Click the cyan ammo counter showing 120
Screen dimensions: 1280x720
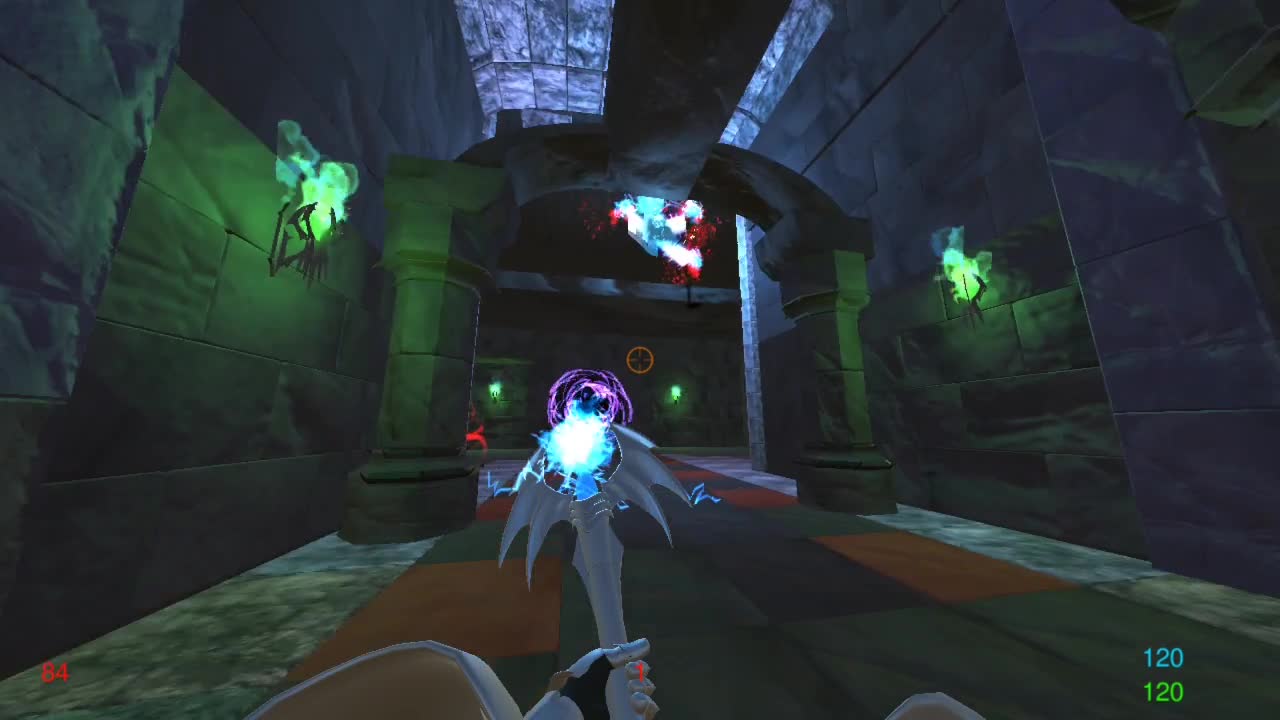point(1163,658)
